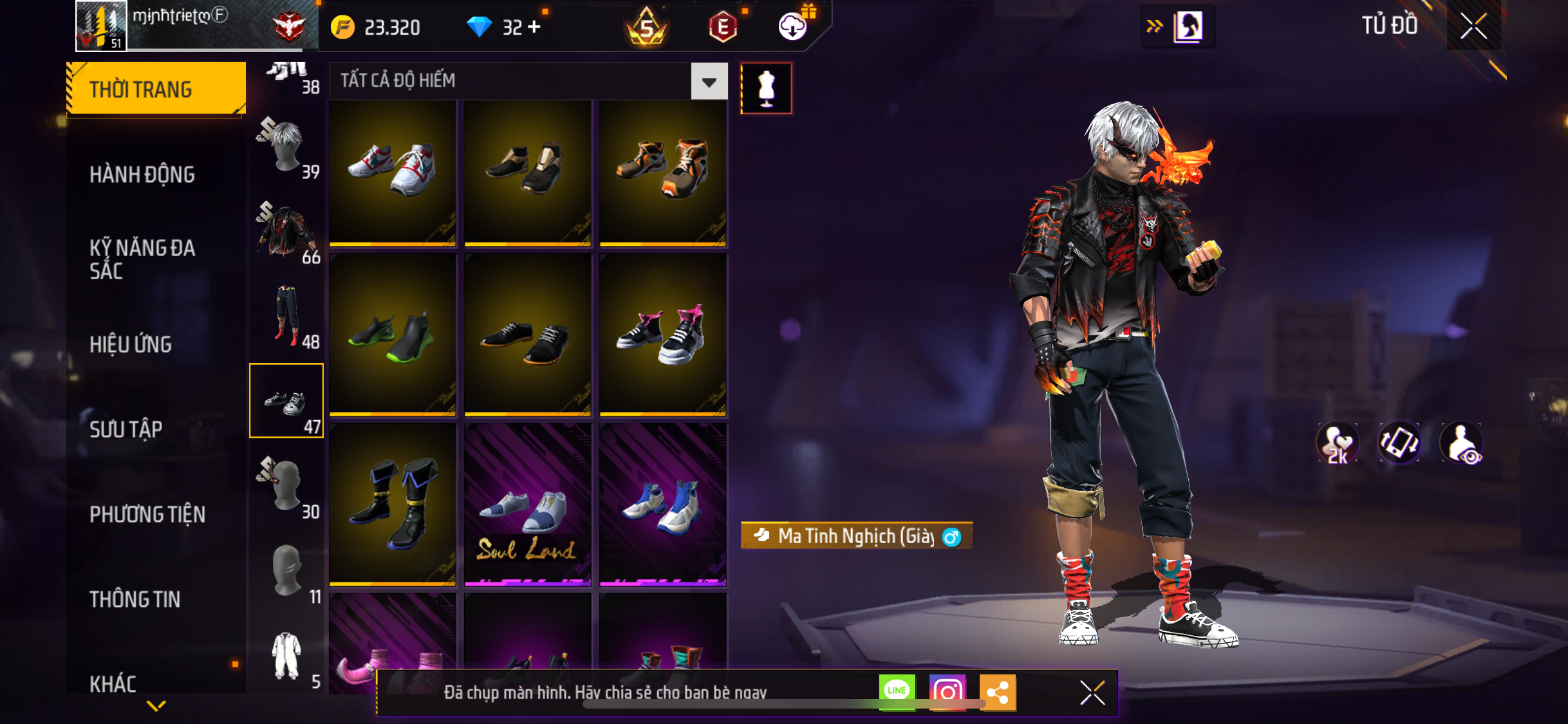Select the pants category with 48 items
Image resolution: width=1568 pixels, height=724 pixels.
(288, 317)
